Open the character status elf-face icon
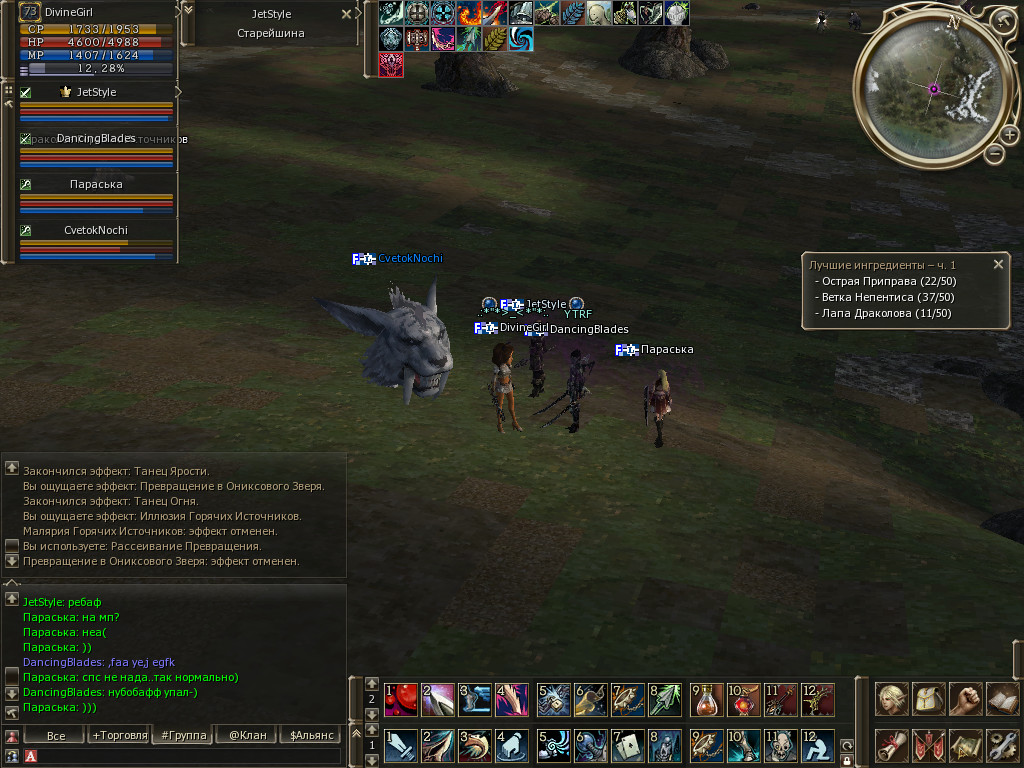Viewport: 1024px width, 768px height. pyautogui.click(x=892, y=698)
